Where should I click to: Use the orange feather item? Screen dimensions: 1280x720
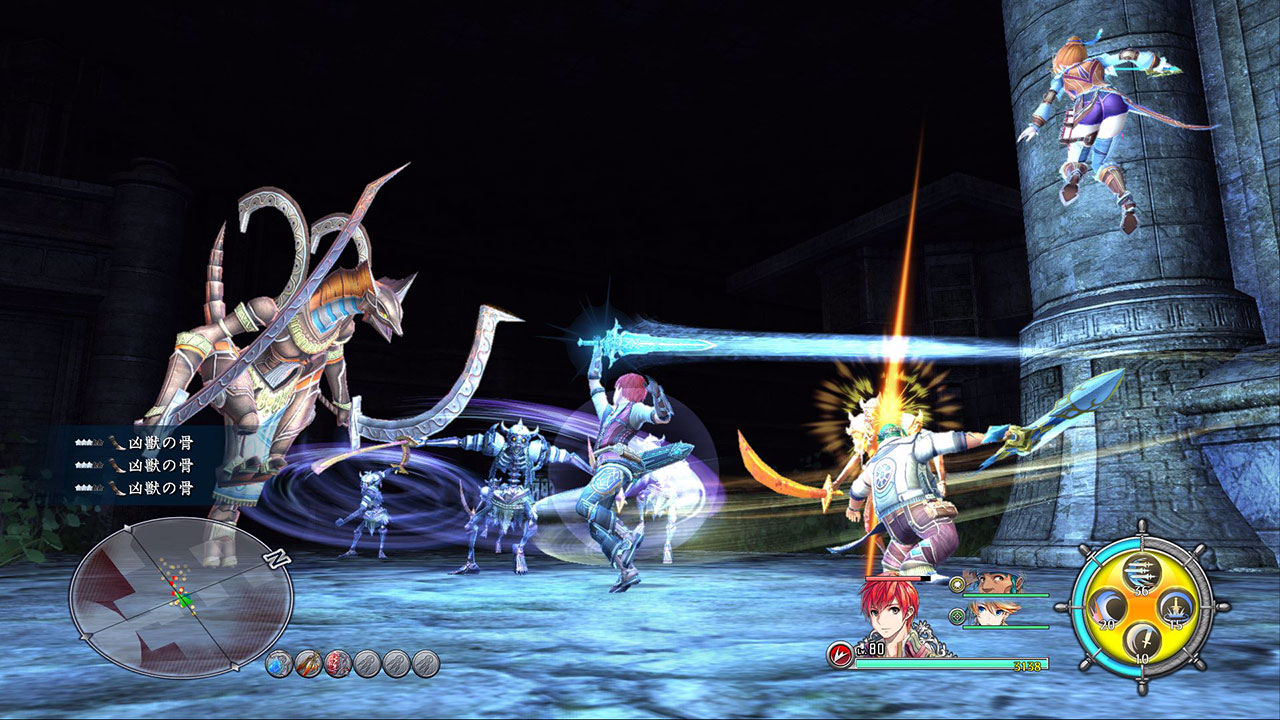(x=309, y=663)
